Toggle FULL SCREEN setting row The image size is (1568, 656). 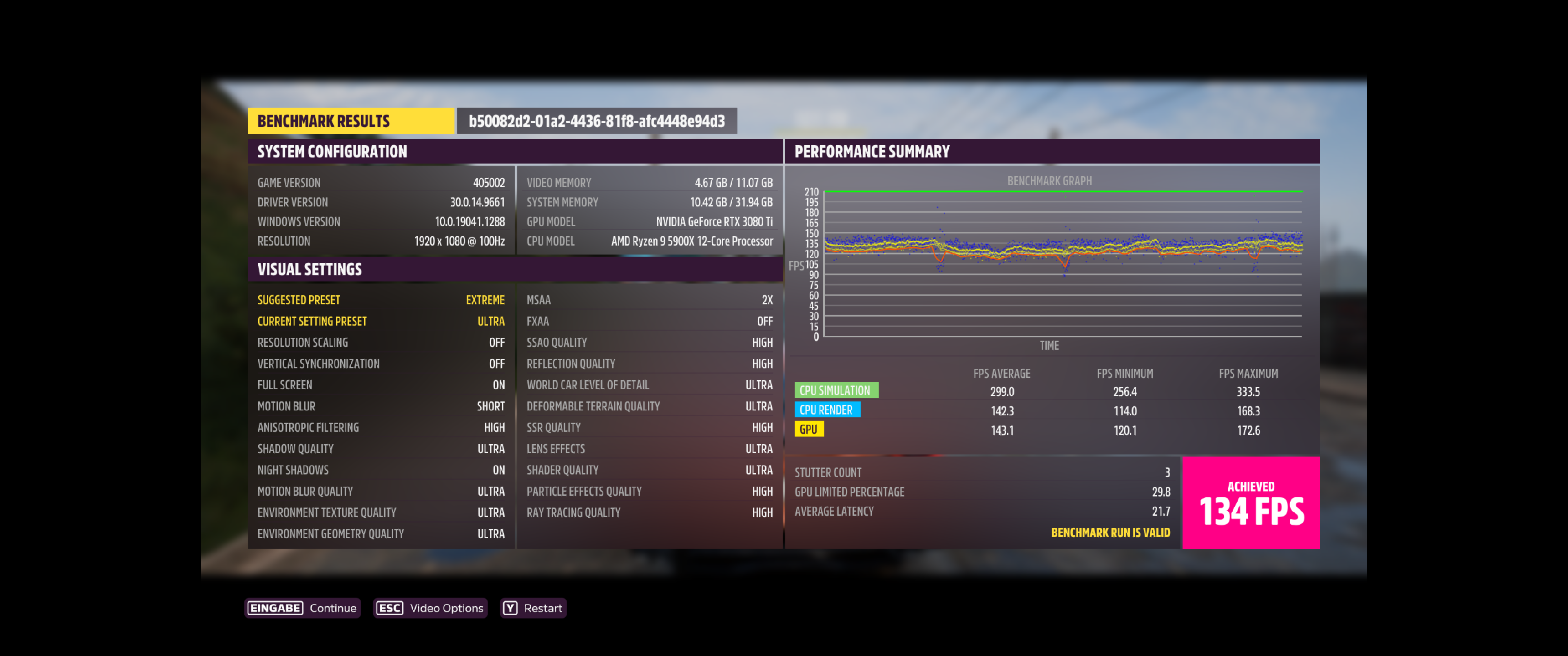[x=381, y=384]
